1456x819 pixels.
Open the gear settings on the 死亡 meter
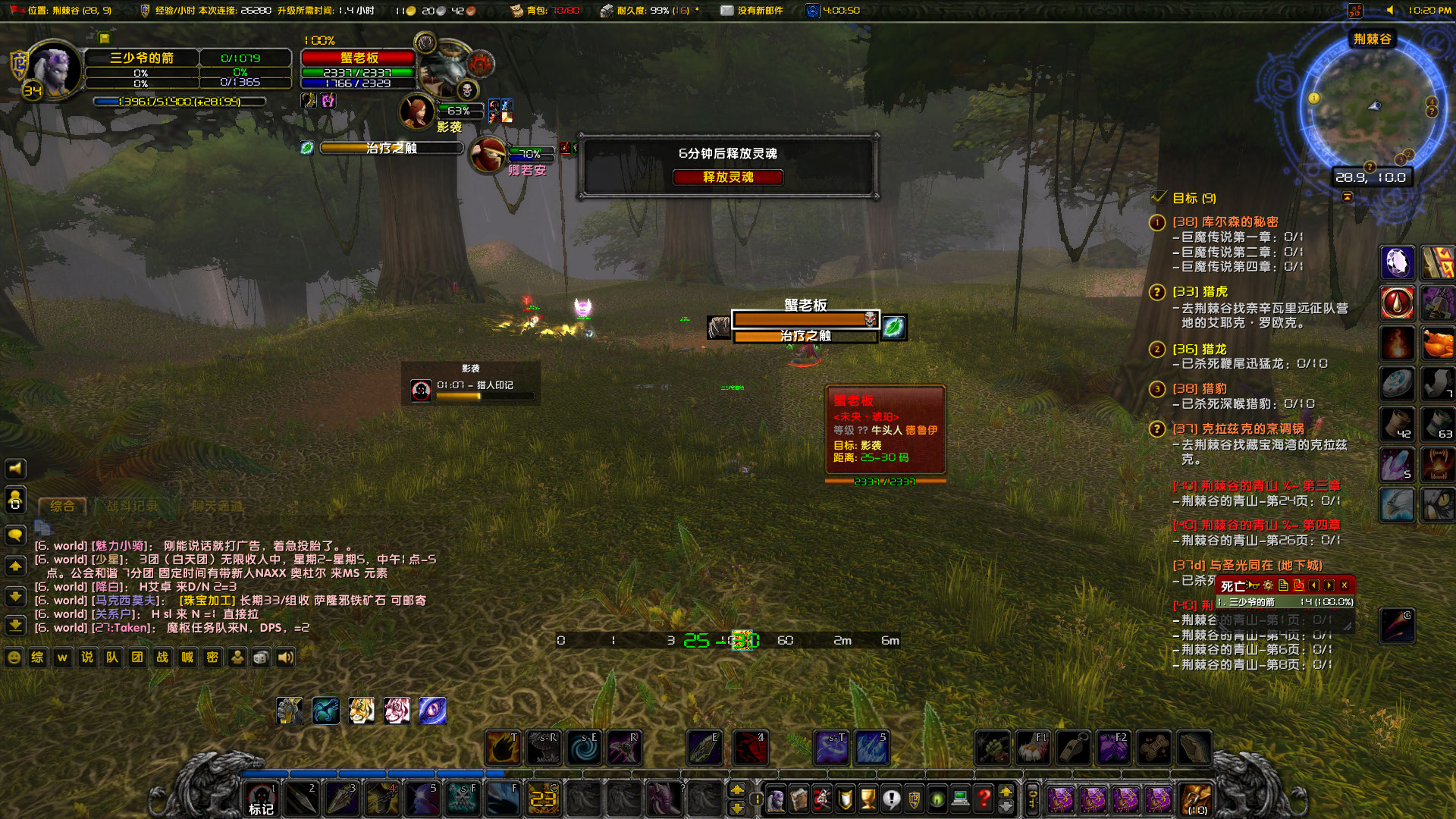pos(1268,585)
